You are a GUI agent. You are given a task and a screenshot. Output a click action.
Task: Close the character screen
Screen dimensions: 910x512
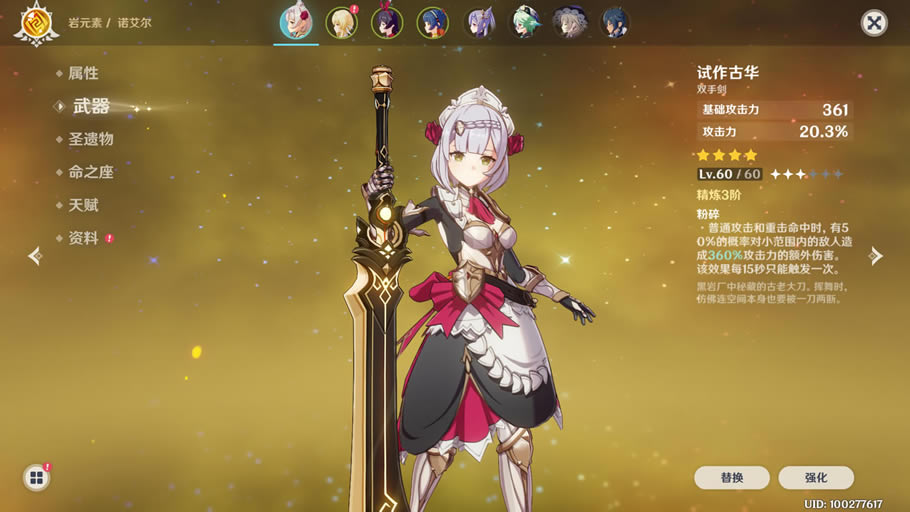[x=874, y=23]
